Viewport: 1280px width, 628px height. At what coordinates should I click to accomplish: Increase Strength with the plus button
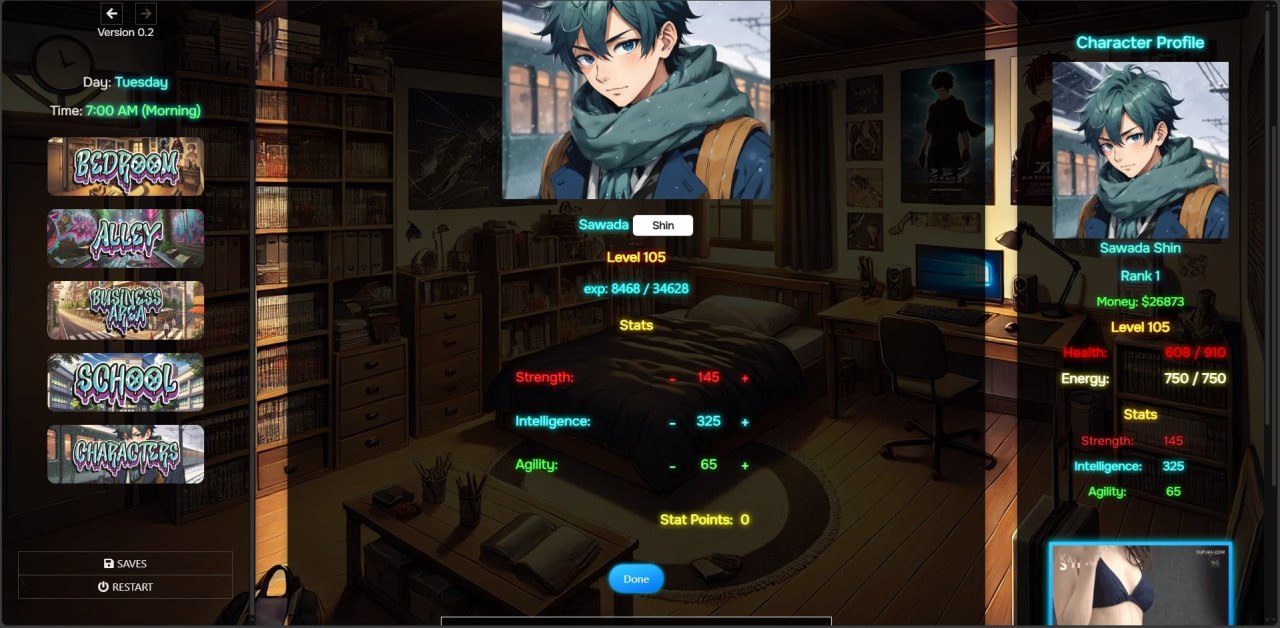(745, 378)
